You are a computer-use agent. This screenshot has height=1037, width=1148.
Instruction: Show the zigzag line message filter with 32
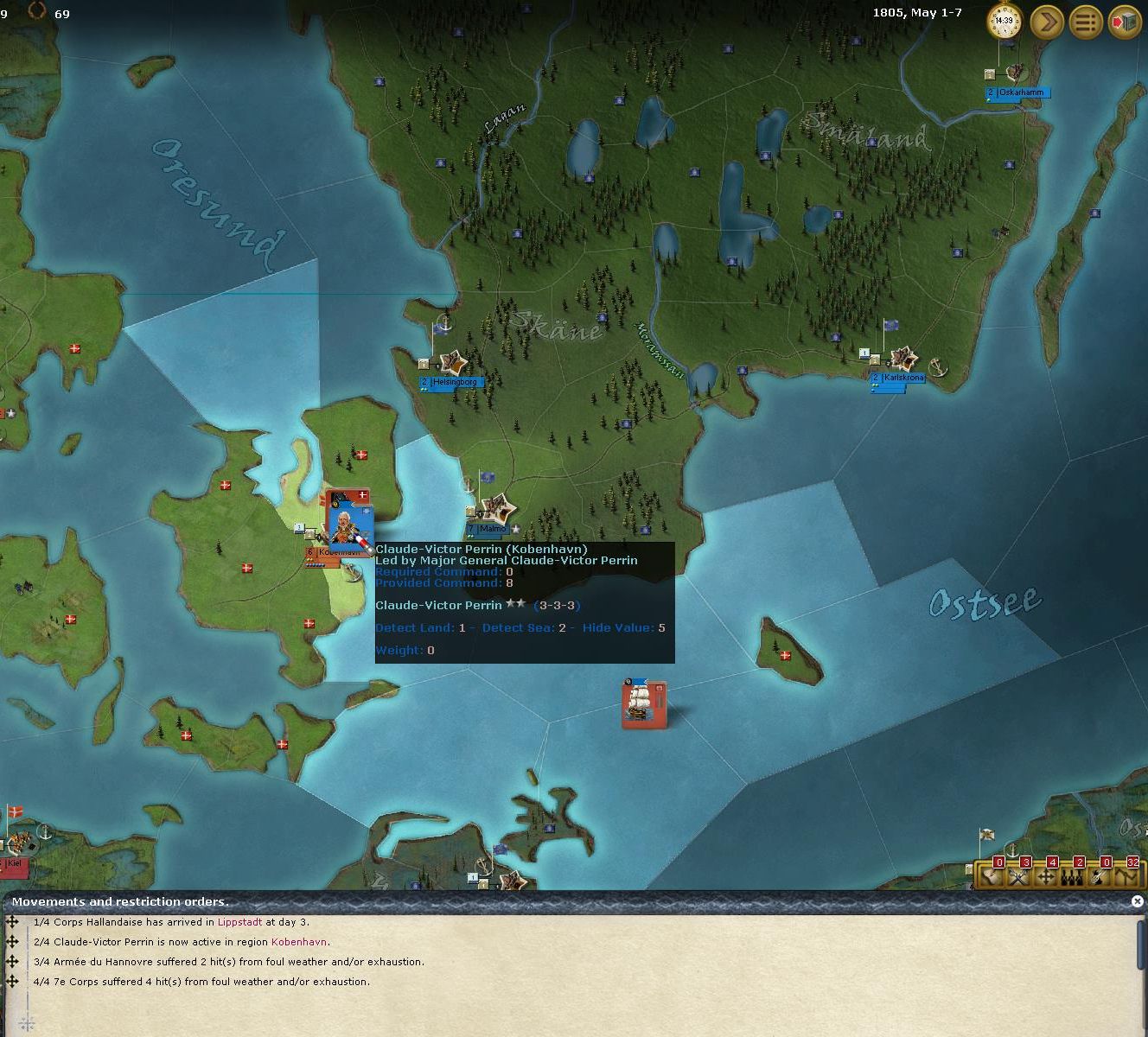coord(1126,876)
